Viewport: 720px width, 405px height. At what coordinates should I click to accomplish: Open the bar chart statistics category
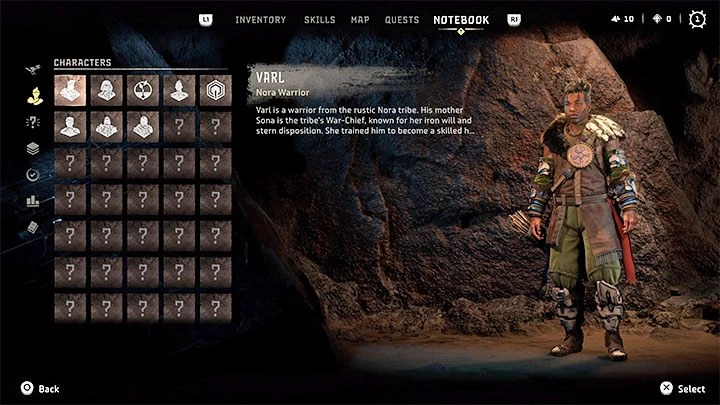click(x=32, y=201)
